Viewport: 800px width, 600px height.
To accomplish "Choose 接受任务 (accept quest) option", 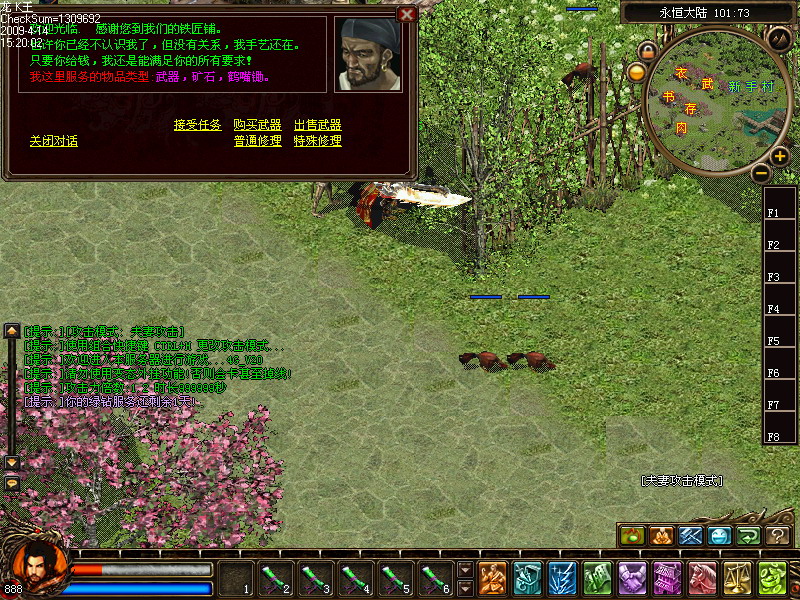I will pyautogui.click(x=197, y=125).
